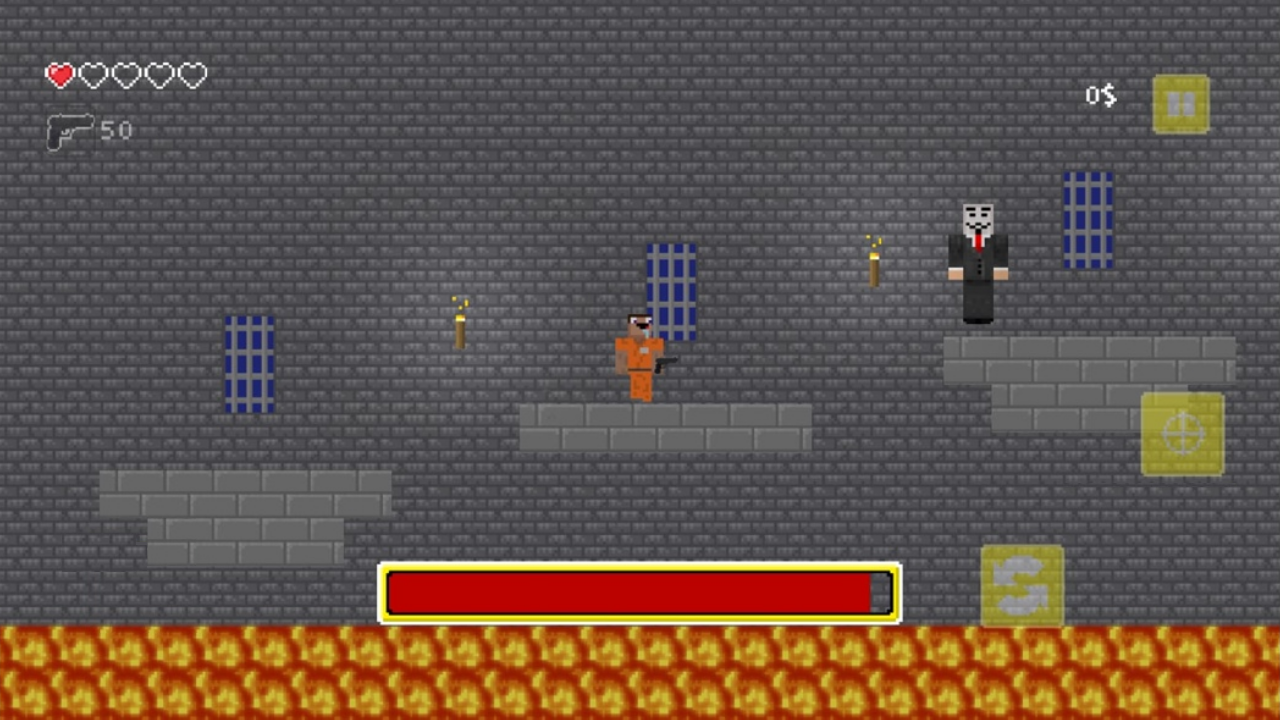Click the top-right prison bars window
The height and width of the screenshot is (720, 1280).
click(x=1088, y=218)
